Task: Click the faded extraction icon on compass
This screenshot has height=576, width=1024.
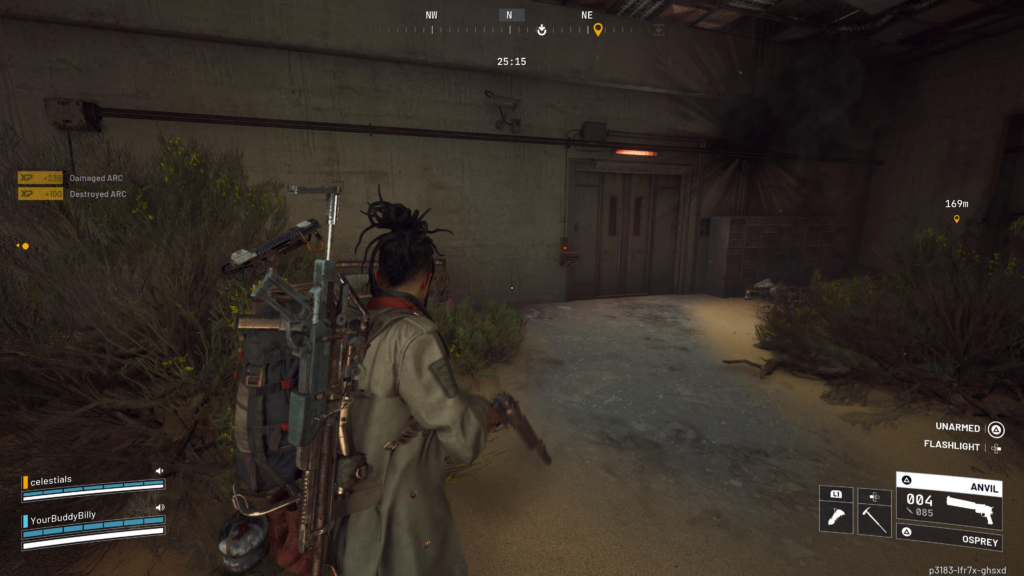Action: [x=657, y=29]
